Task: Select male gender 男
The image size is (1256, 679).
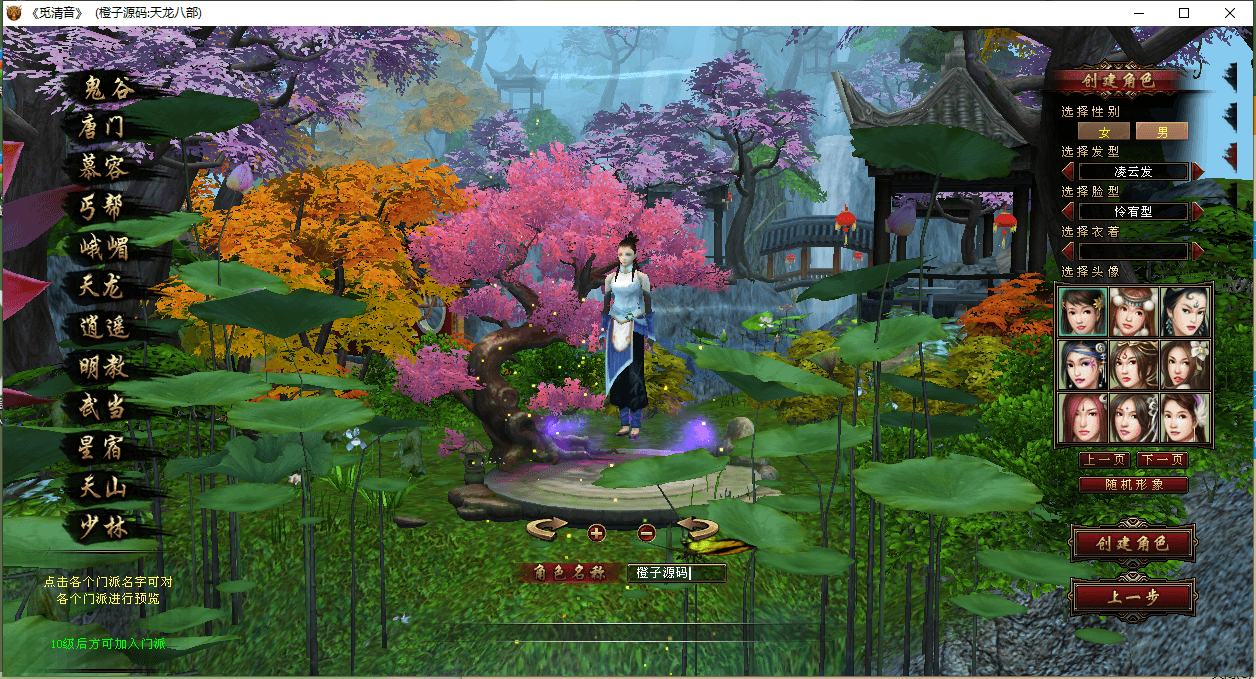Action: coord(1162,132)
